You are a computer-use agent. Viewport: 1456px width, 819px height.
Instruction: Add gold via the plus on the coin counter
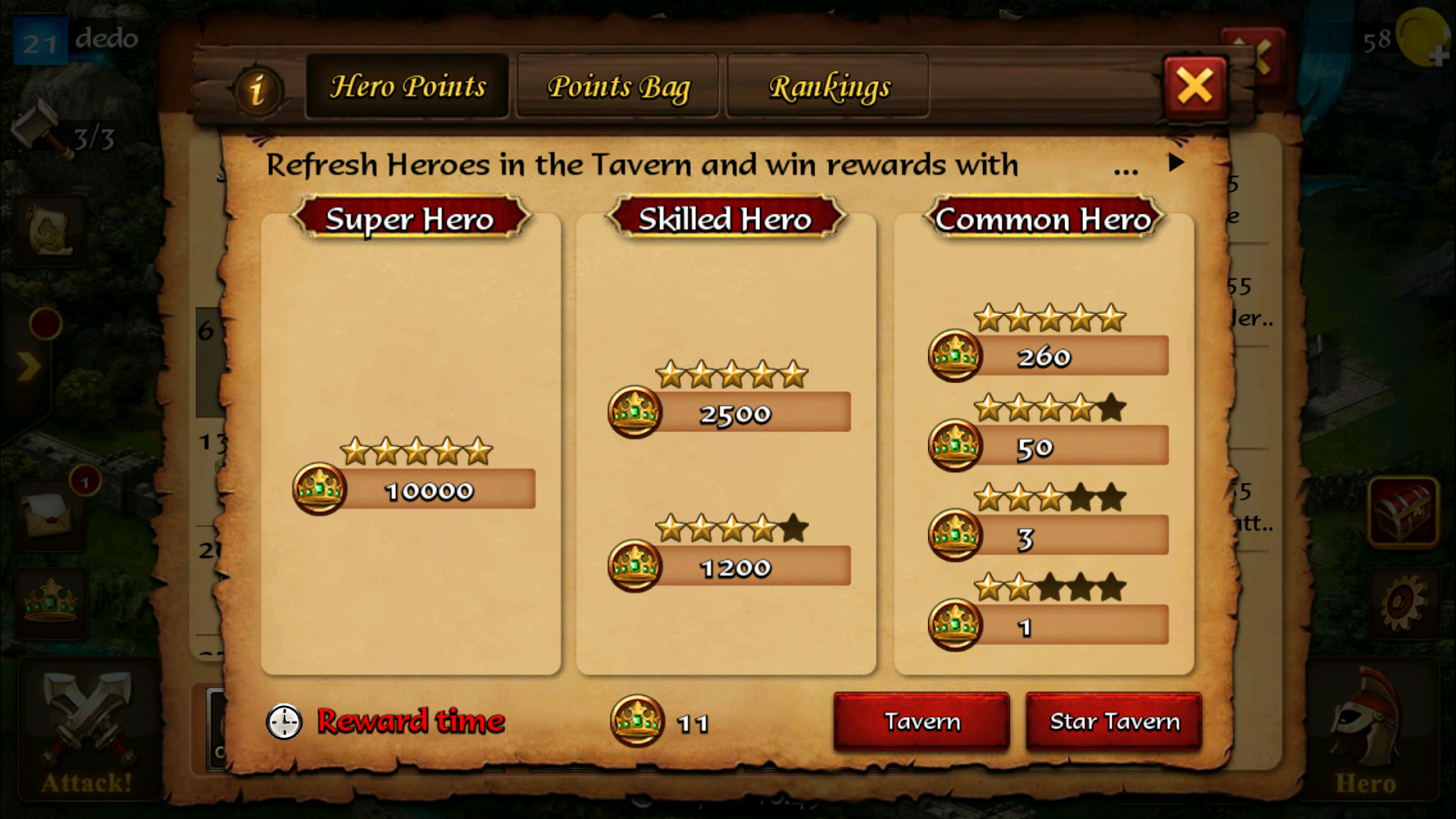(x=1441, y=57)
